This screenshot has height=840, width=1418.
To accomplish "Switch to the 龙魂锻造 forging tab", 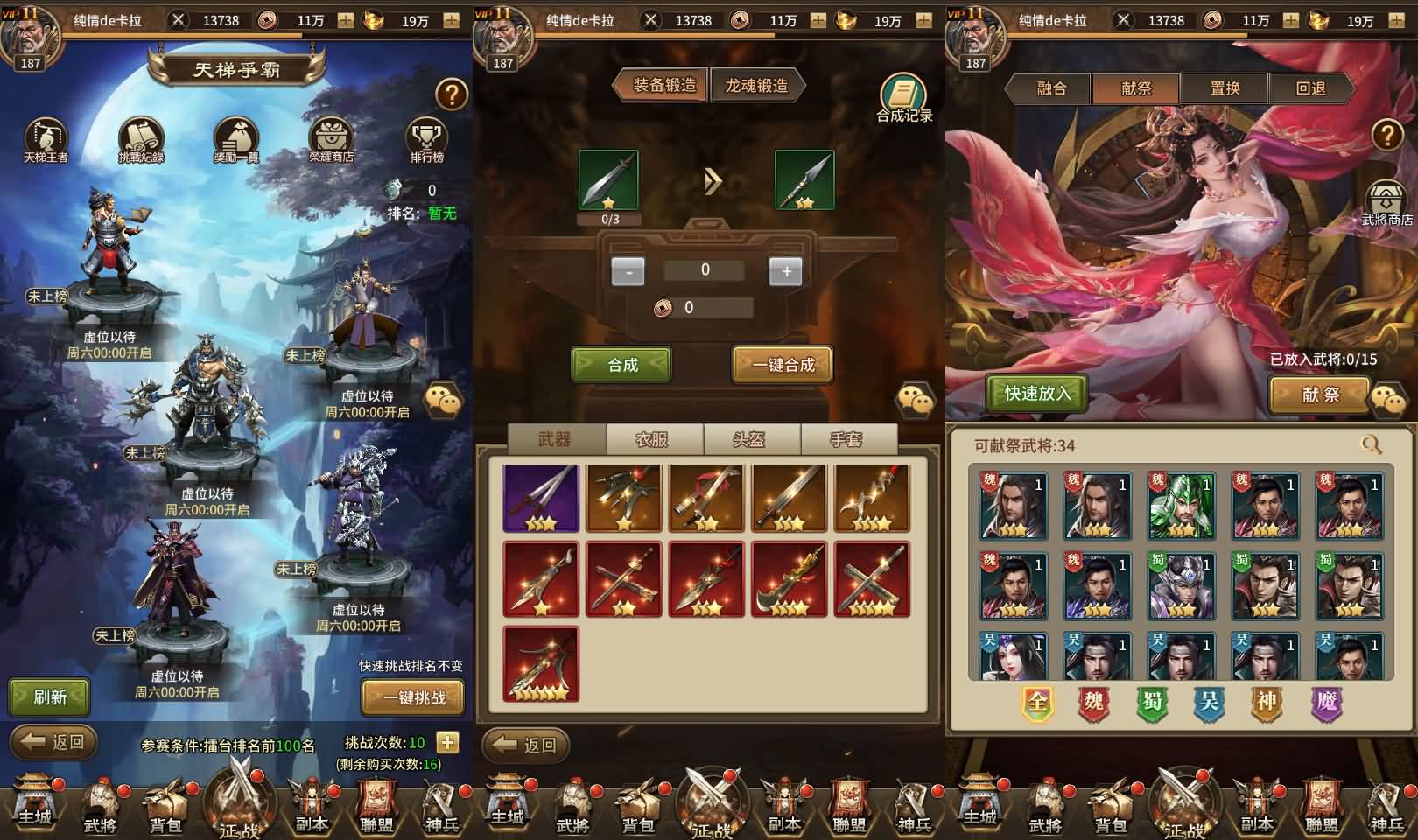I will (758, 87).
